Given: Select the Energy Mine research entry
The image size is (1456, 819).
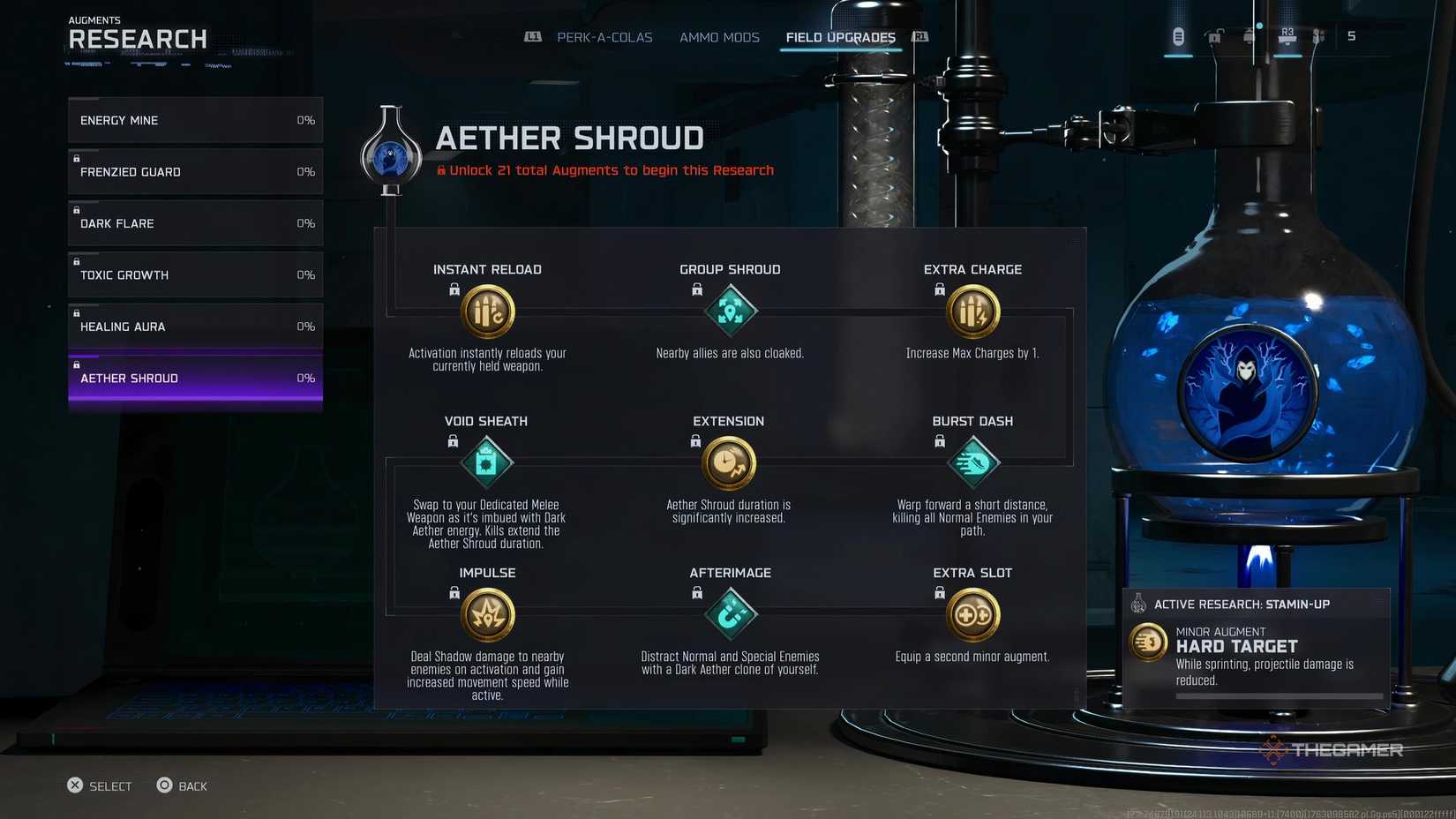Looking at the screenshot, I should click(x=194, y=120).
